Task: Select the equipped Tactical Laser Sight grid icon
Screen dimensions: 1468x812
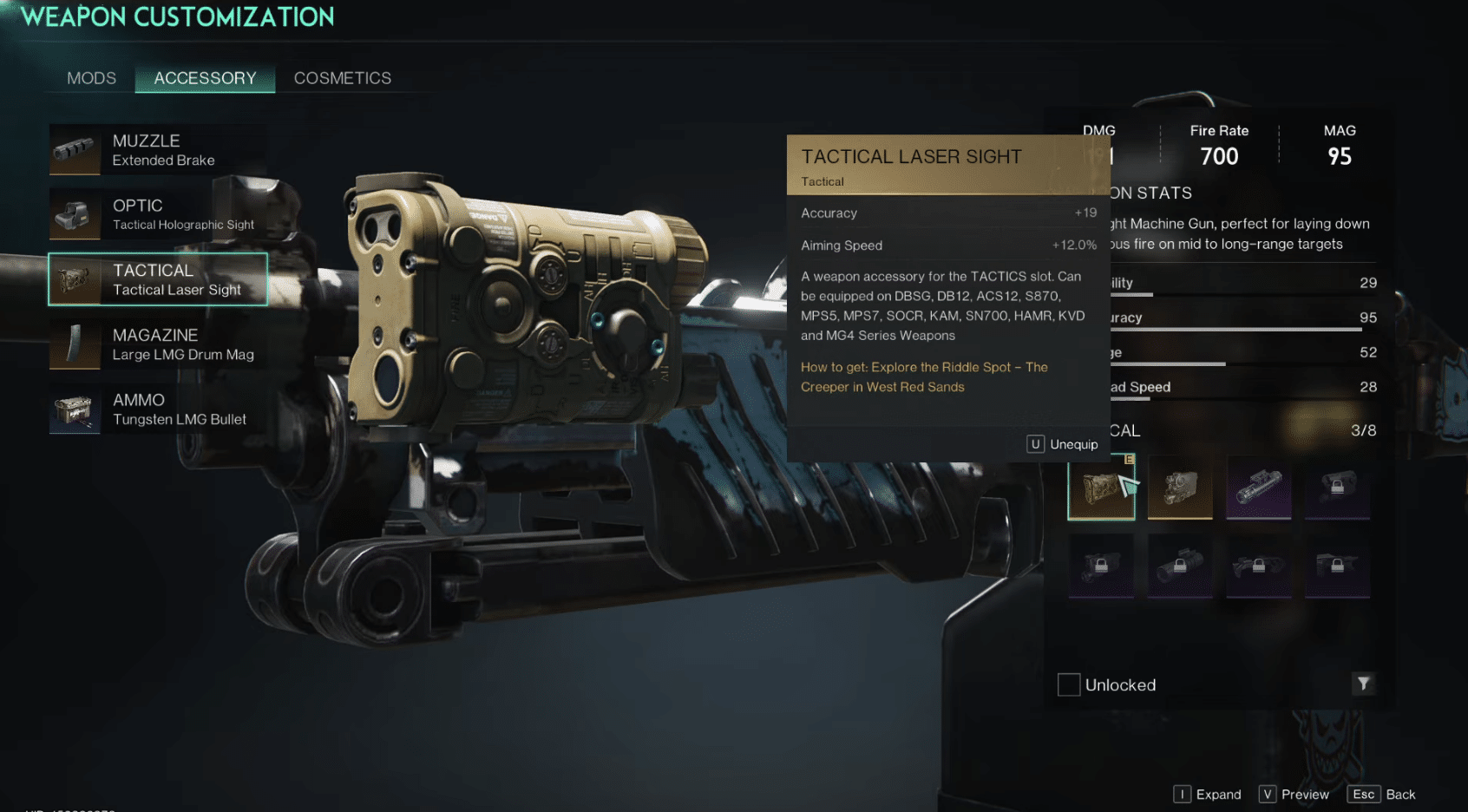Action: click(x=1100, y=488)
